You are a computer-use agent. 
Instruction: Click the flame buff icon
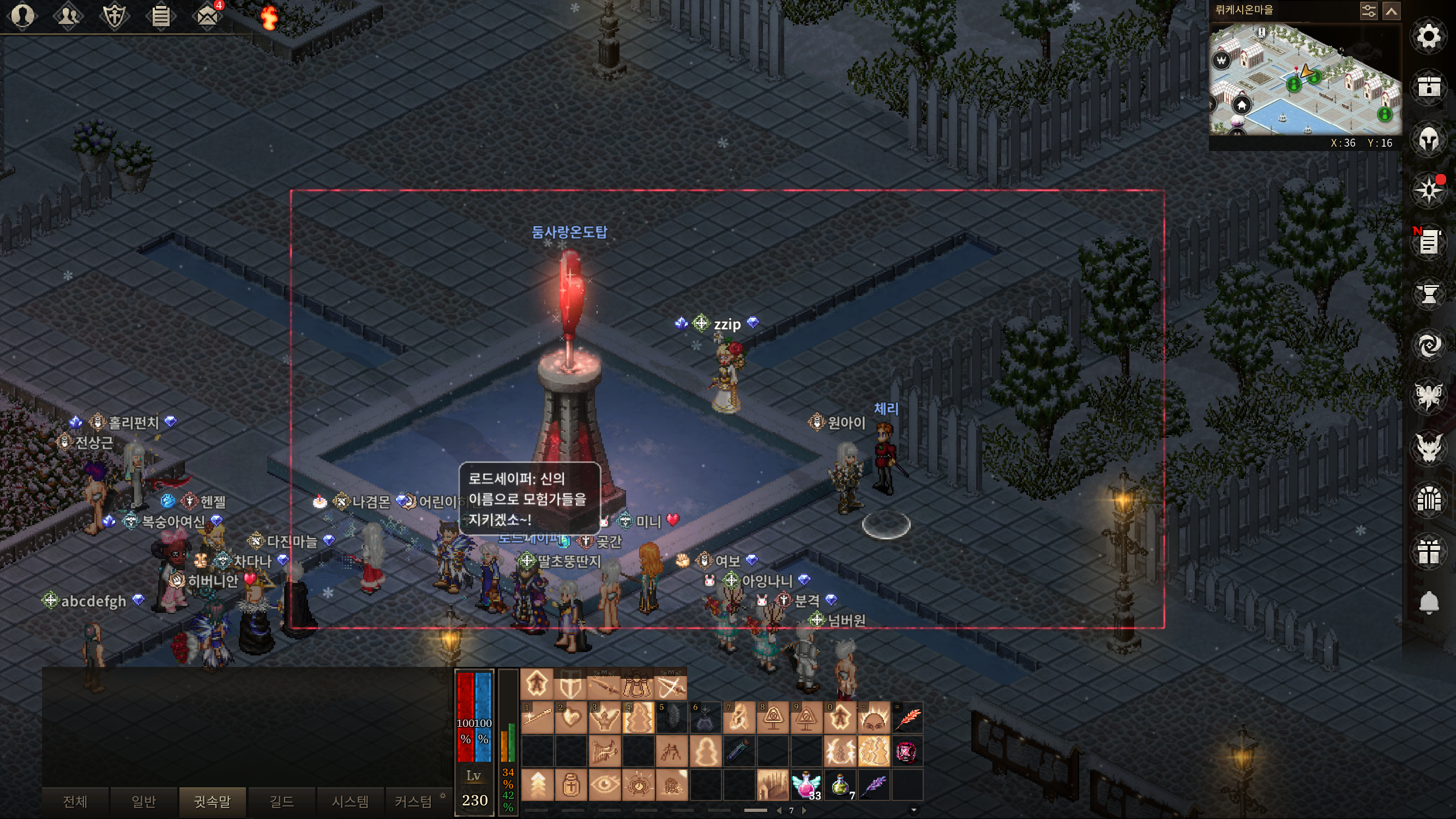coord(269,17)
